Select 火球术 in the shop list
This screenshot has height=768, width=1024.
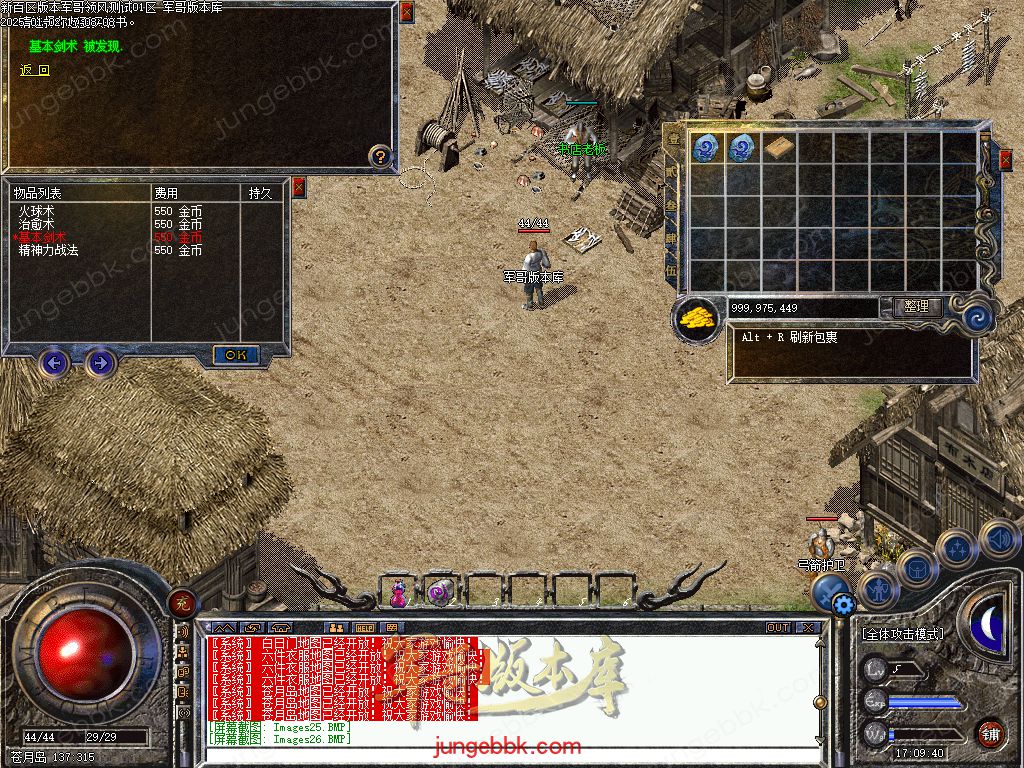tap(36, 212)
